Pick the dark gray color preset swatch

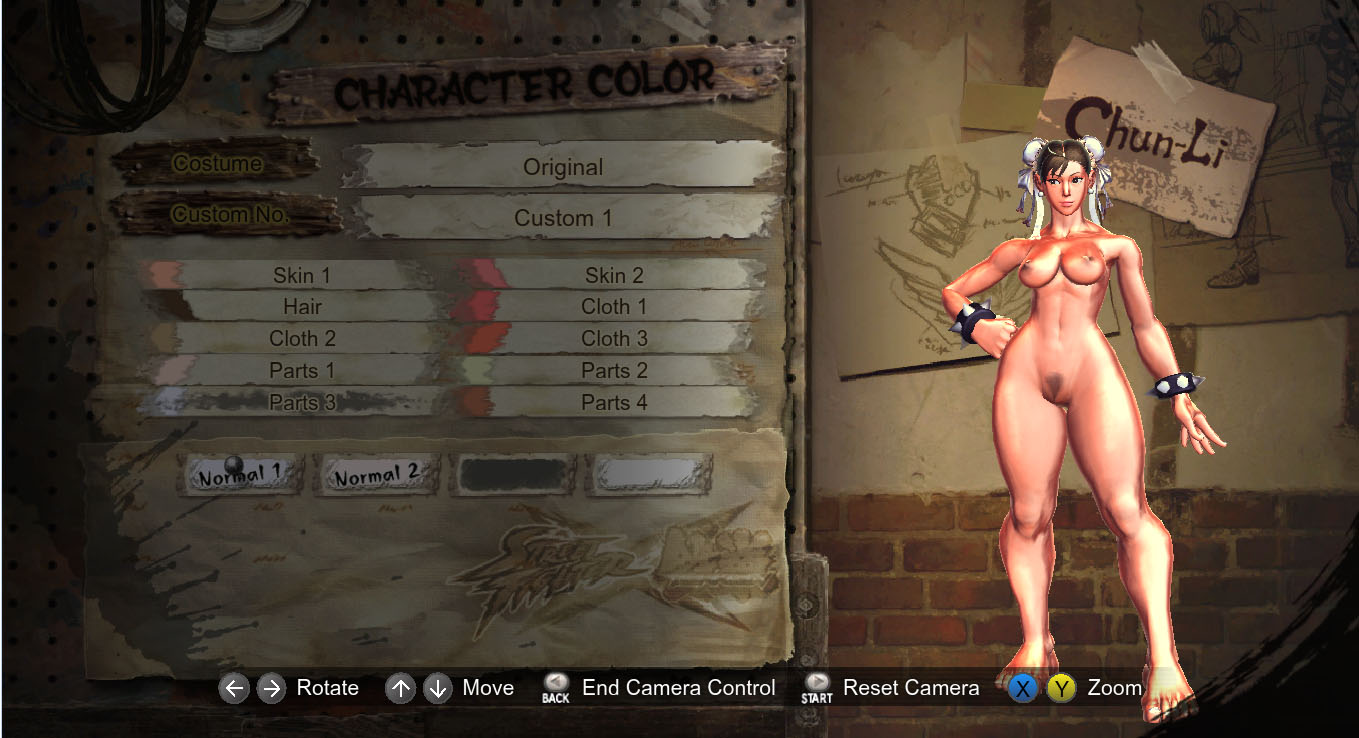pyautogui.click(x=514, y=475)
